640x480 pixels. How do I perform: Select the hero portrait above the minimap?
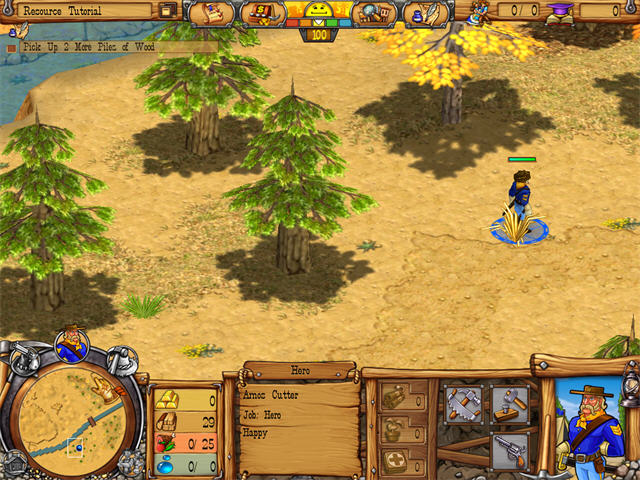(71, 345)
